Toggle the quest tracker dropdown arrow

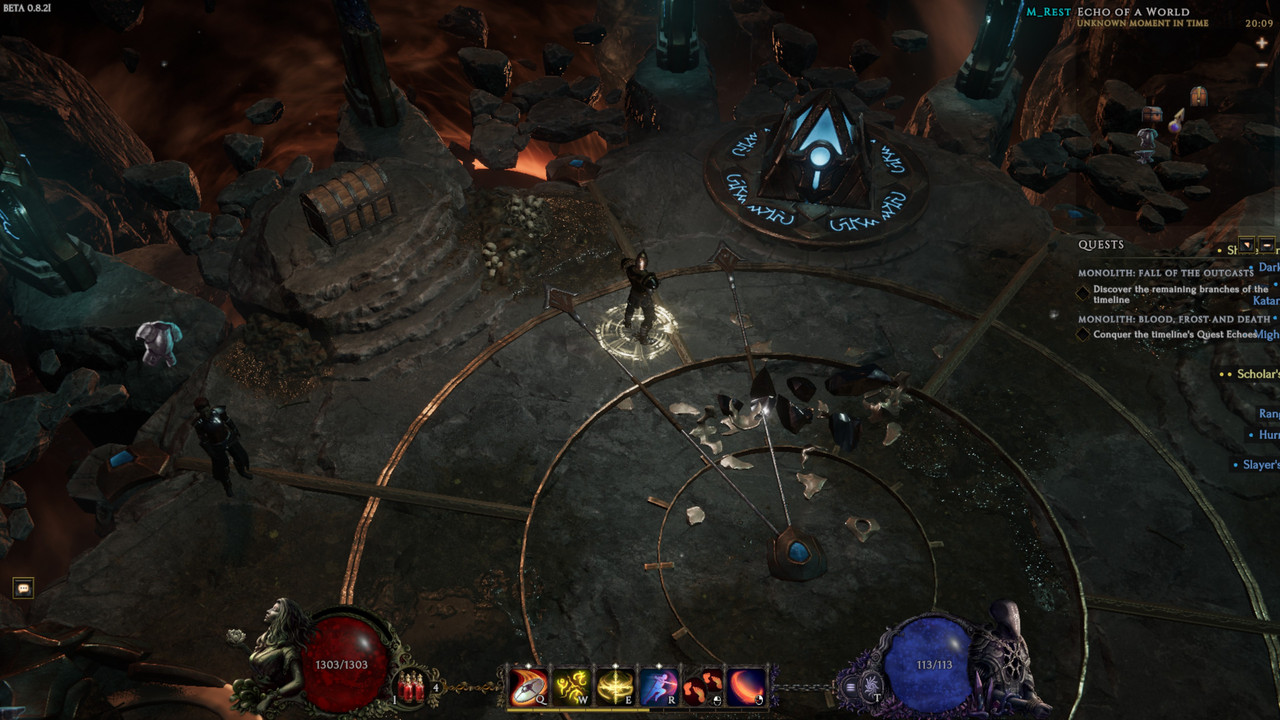[1247, 245]
